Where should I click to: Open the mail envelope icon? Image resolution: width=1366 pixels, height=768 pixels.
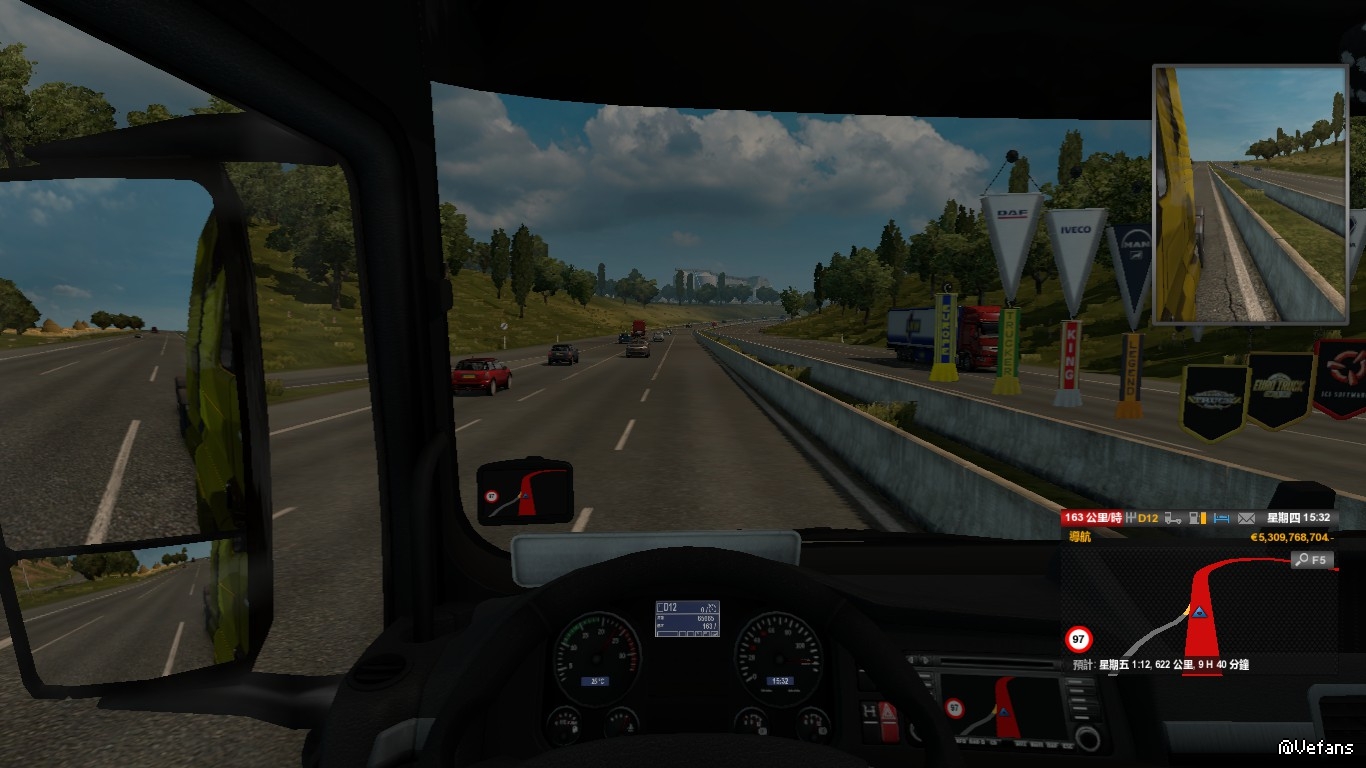1246,518
